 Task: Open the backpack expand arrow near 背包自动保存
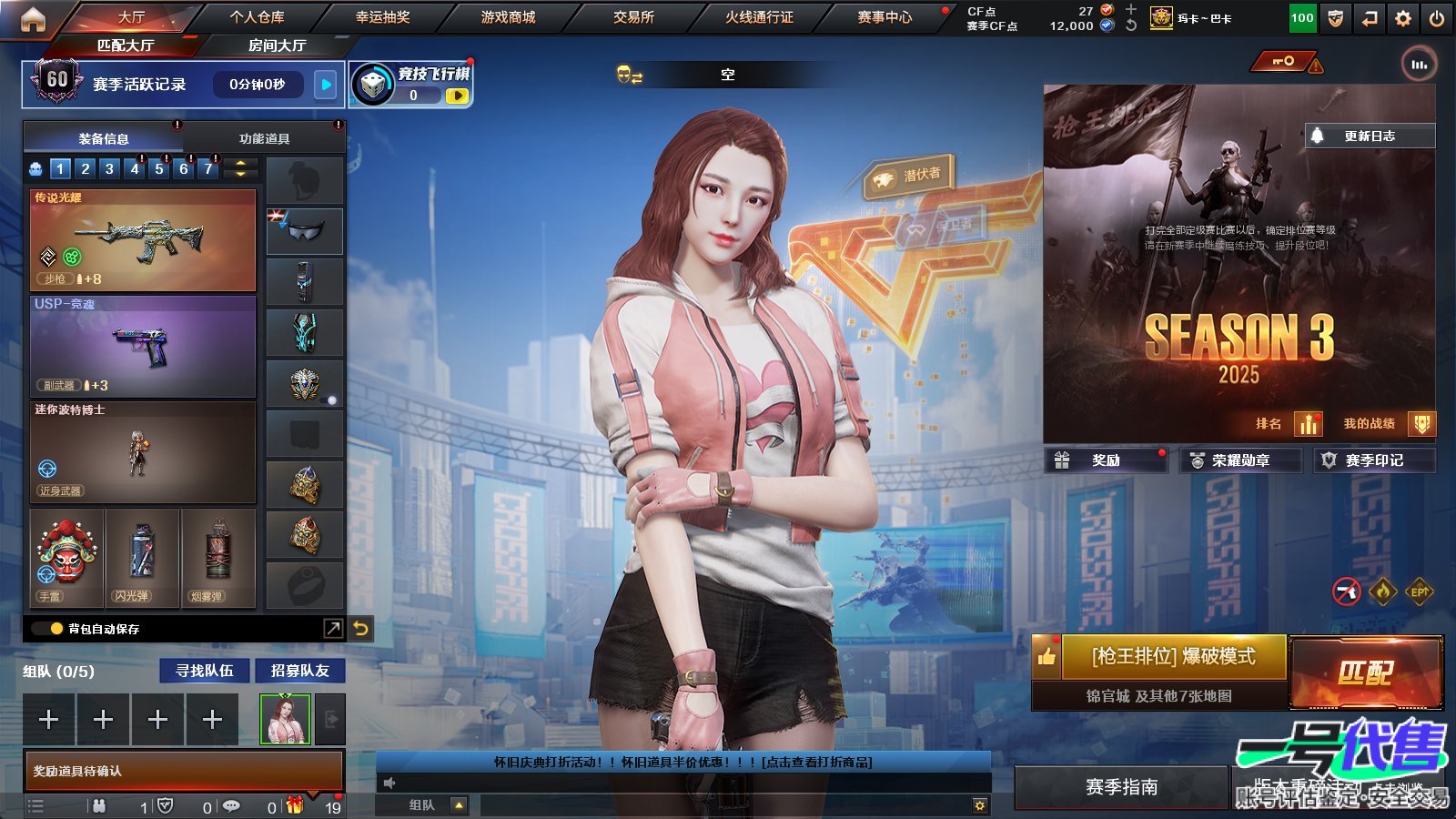click(333, 627)
